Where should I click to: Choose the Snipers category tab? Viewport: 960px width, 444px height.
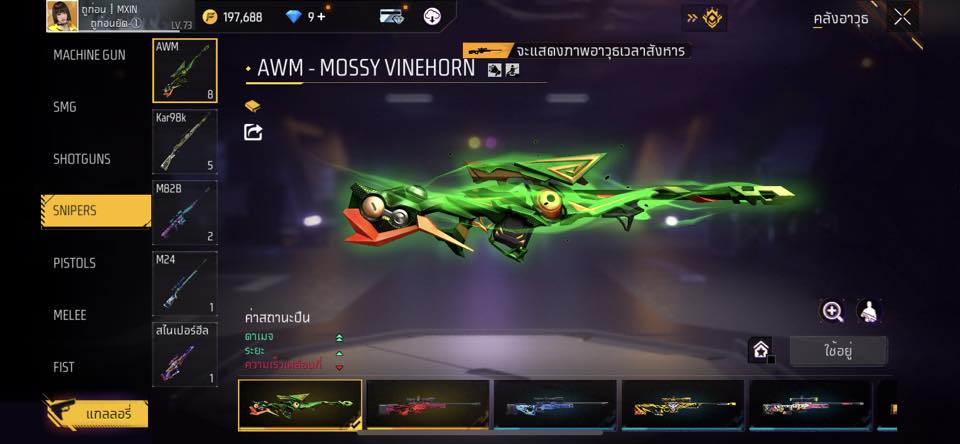95,211
